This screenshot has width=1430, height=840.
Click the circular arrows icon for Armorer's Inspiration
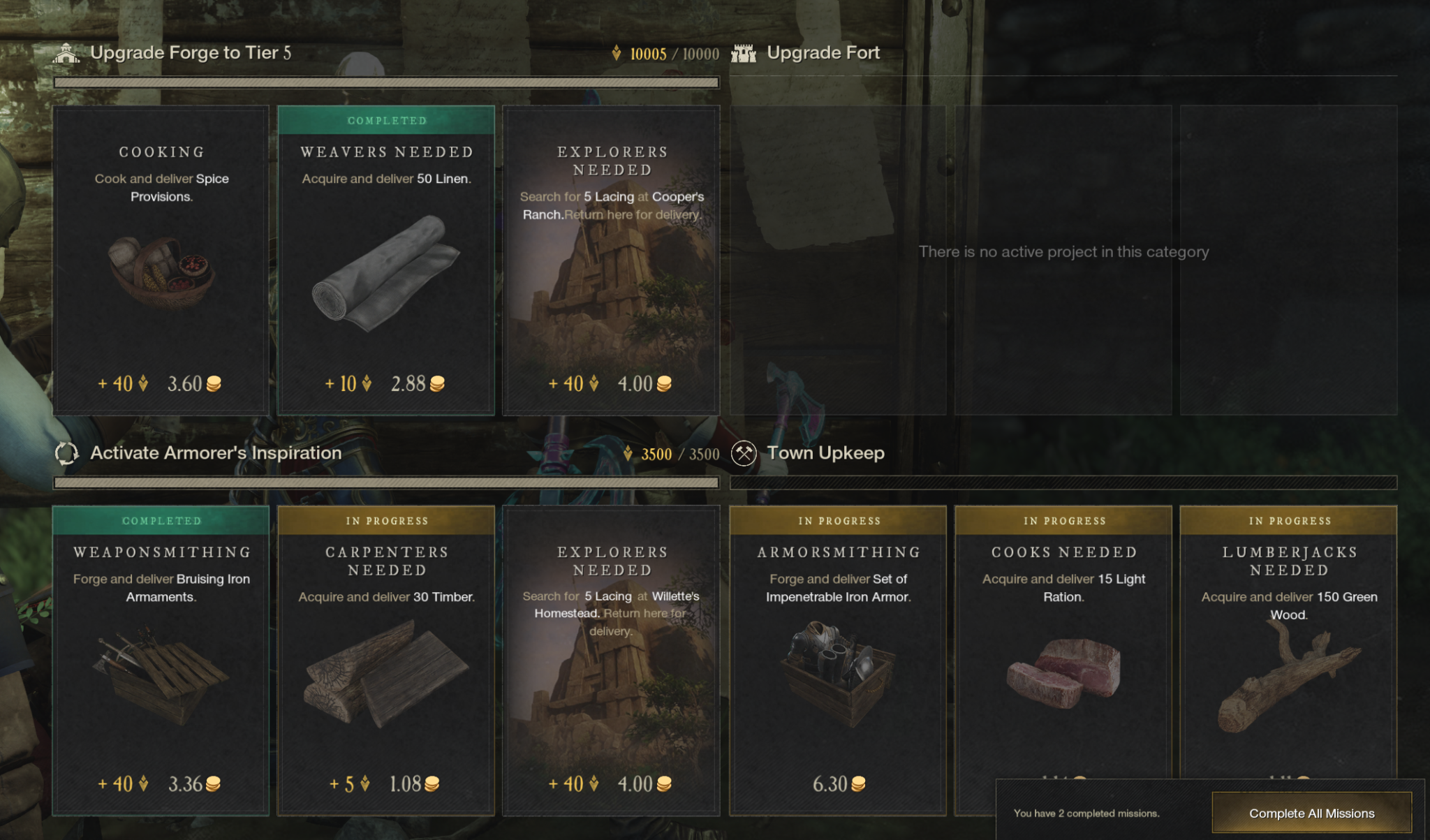66,453
